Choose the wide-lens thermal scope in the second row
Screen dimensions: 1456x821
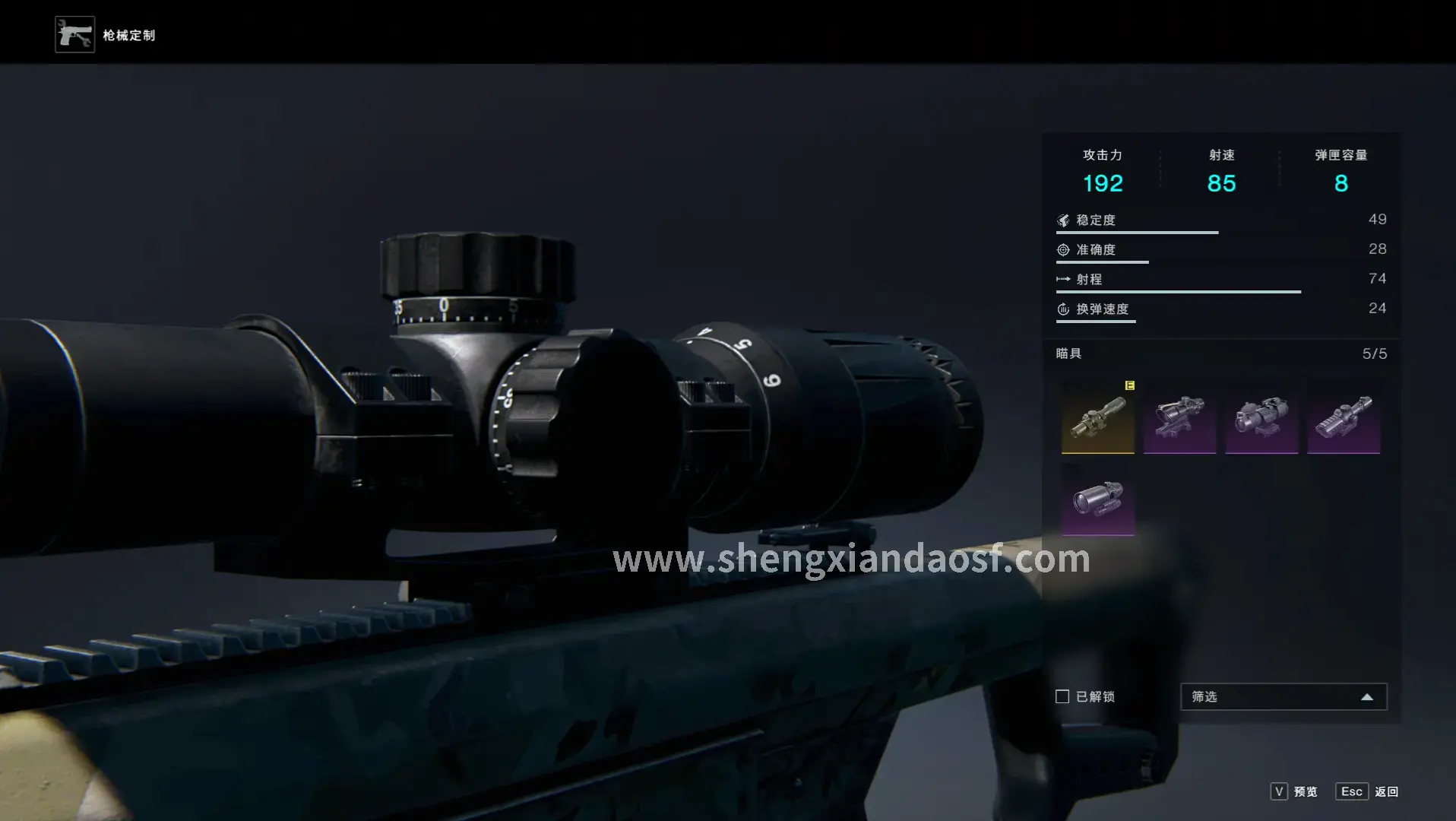coord(1097,499)
